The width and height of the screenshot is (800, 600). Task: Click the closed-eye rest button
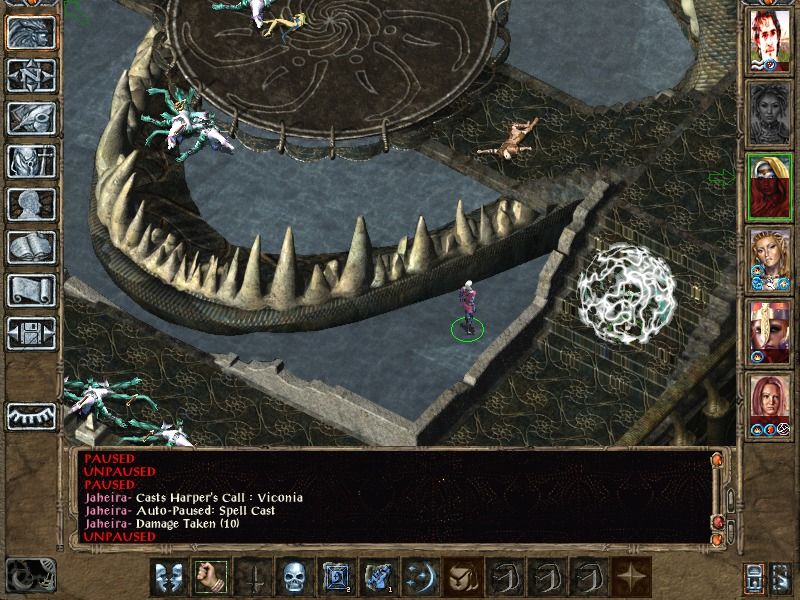tap(30, 415)
